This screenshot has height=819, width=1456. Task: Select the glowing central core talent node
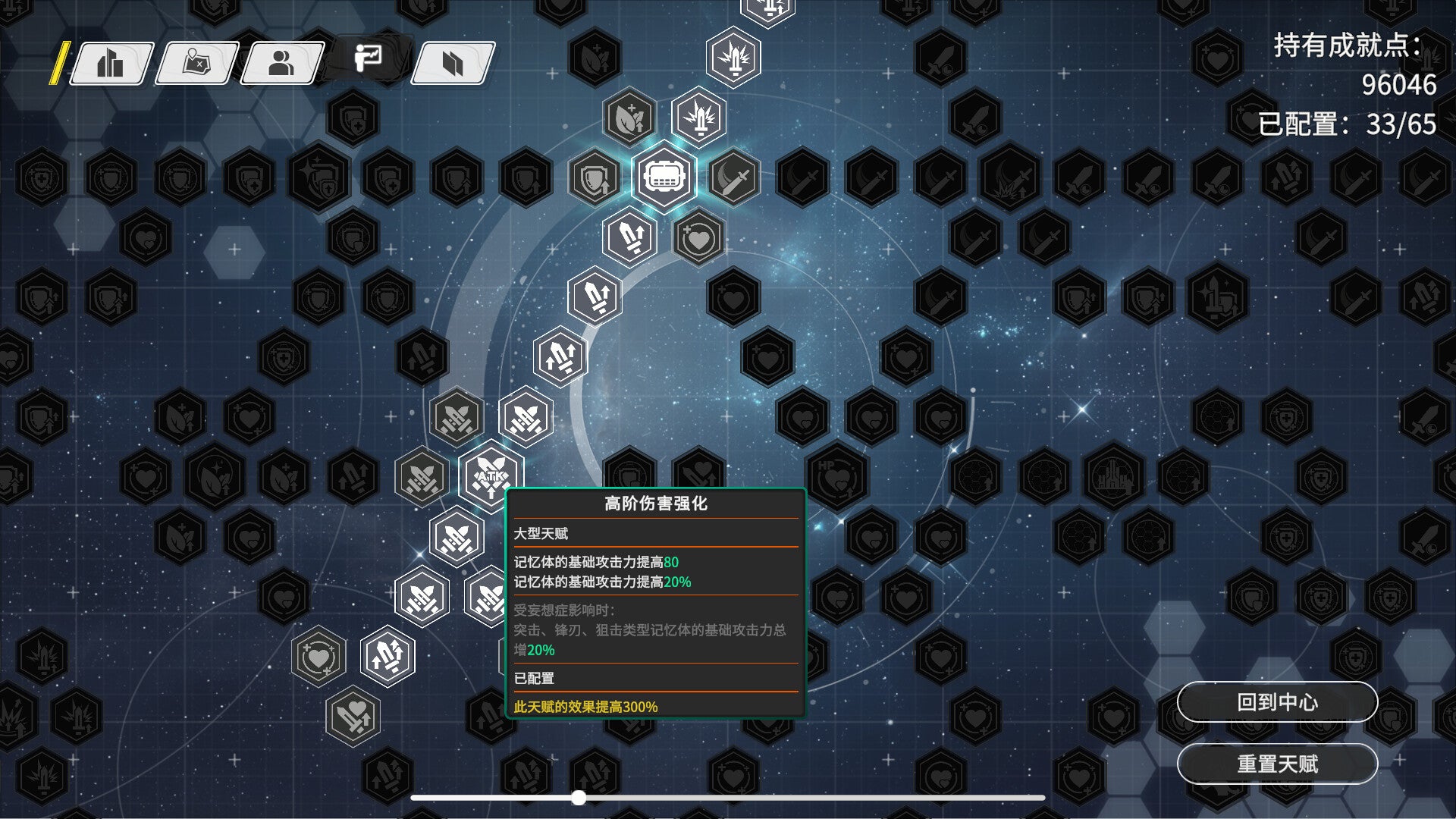coord(664,177)
